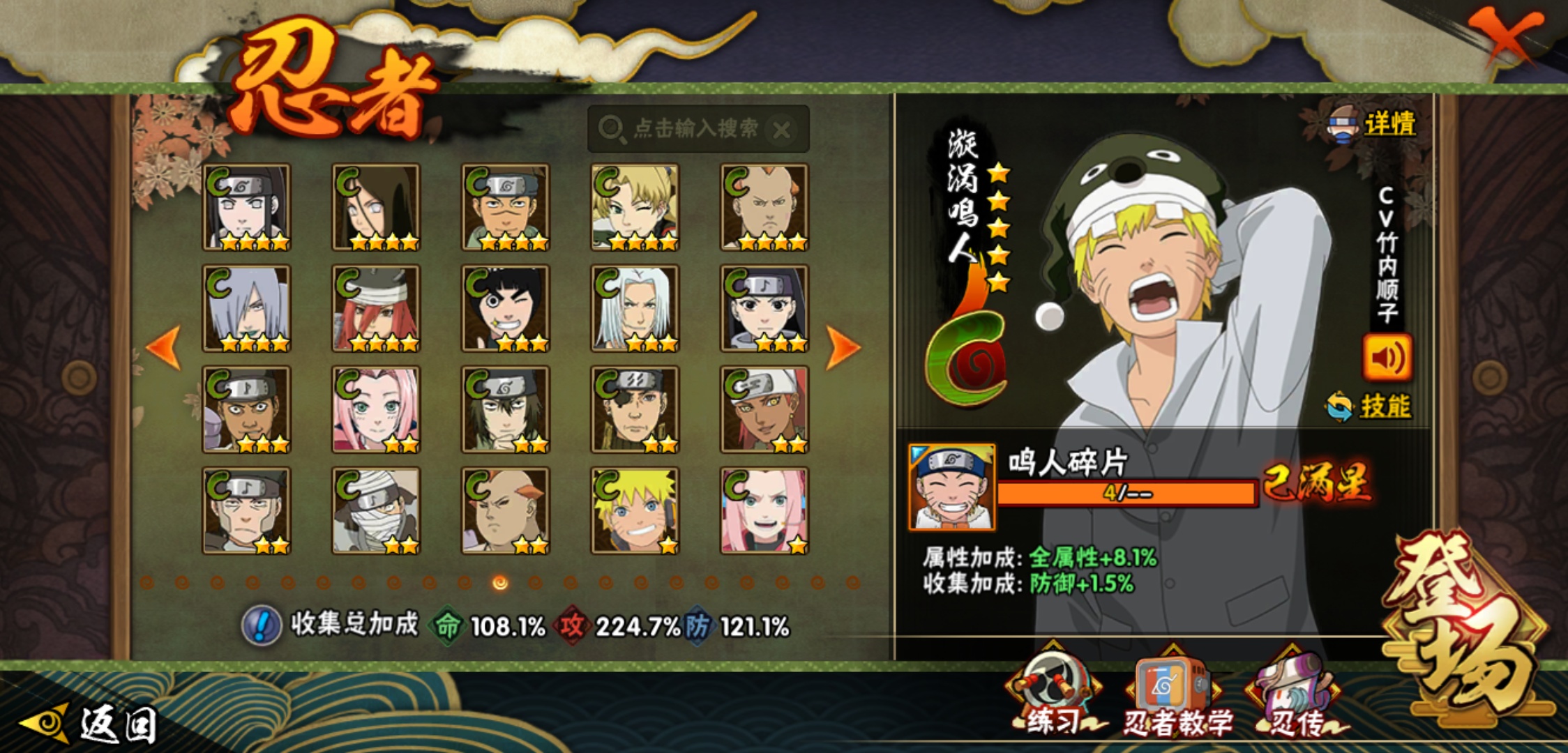The height and width of the screenshot is (753, 1568).
Task: Switch to the 技能 skills view
Action: click(x=1370, y=406)
